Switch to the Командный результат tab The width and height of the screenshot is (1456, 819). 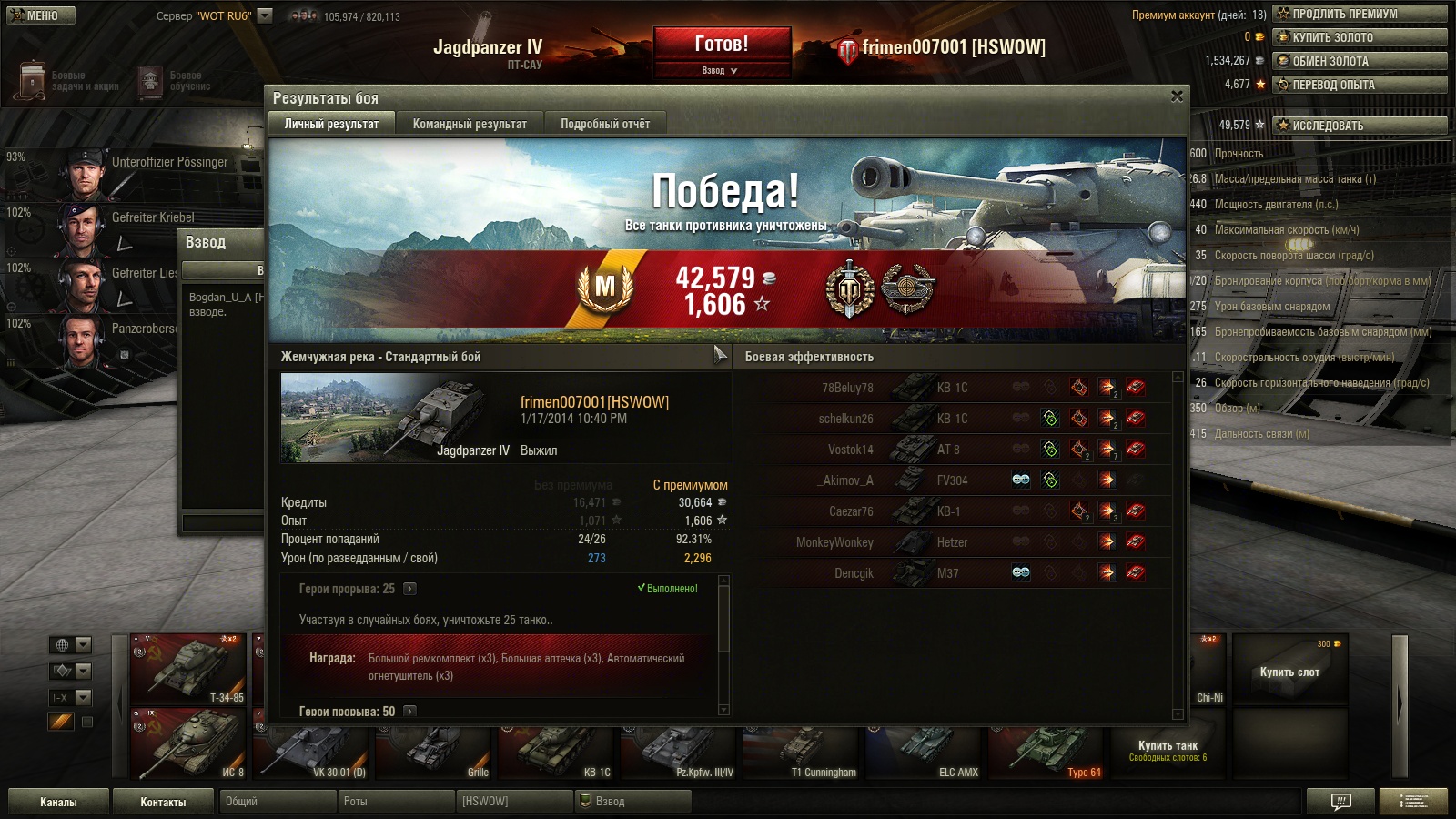point(470,124)
